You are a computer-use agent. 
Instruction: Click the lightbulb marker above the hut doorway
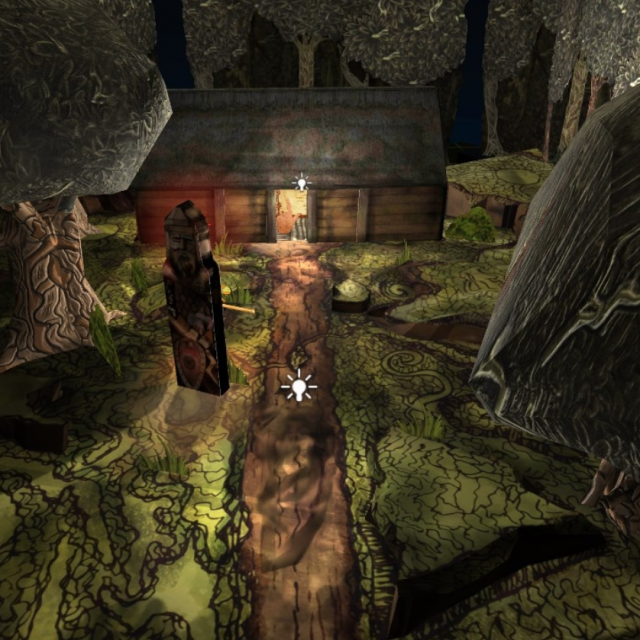point(301,183)
